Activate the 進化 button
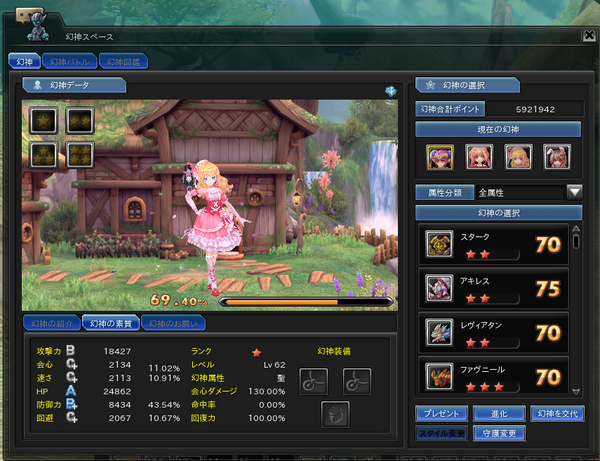The width and height of the screenshot is (600, 461). 497,413
